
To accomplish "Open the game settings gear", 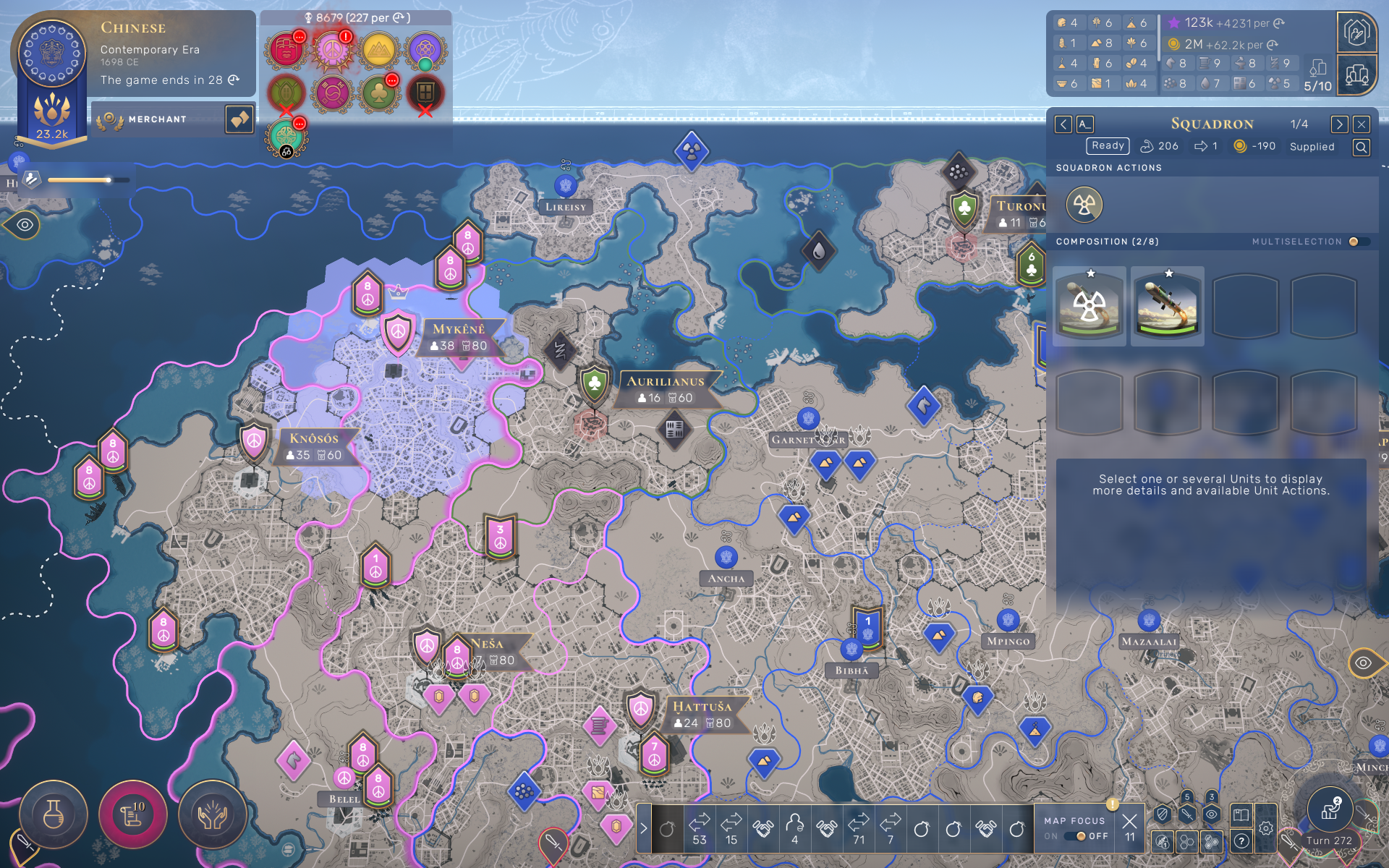I will 1265,829.
